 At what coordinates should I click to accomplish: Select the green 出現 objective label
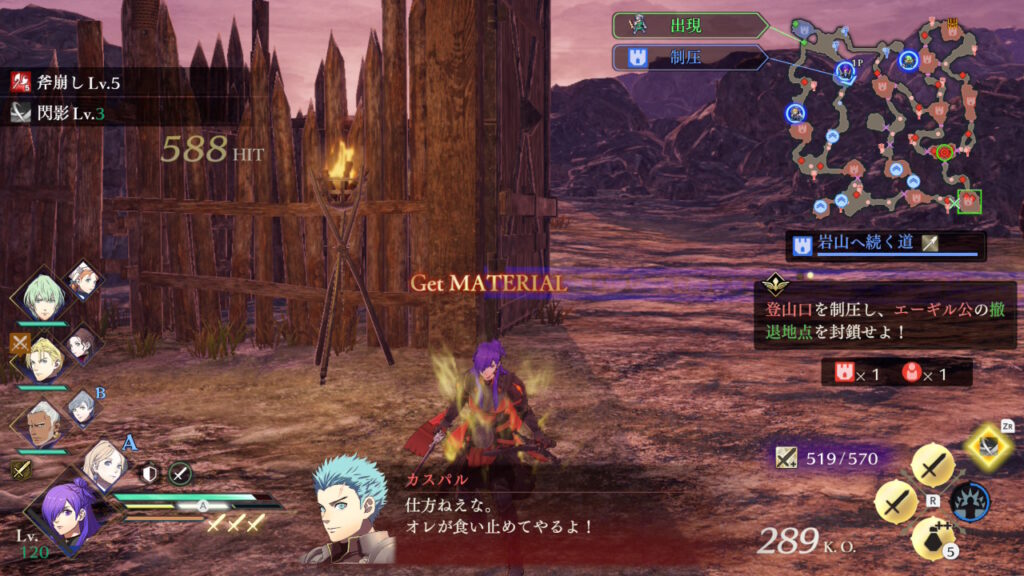point(692,25)
